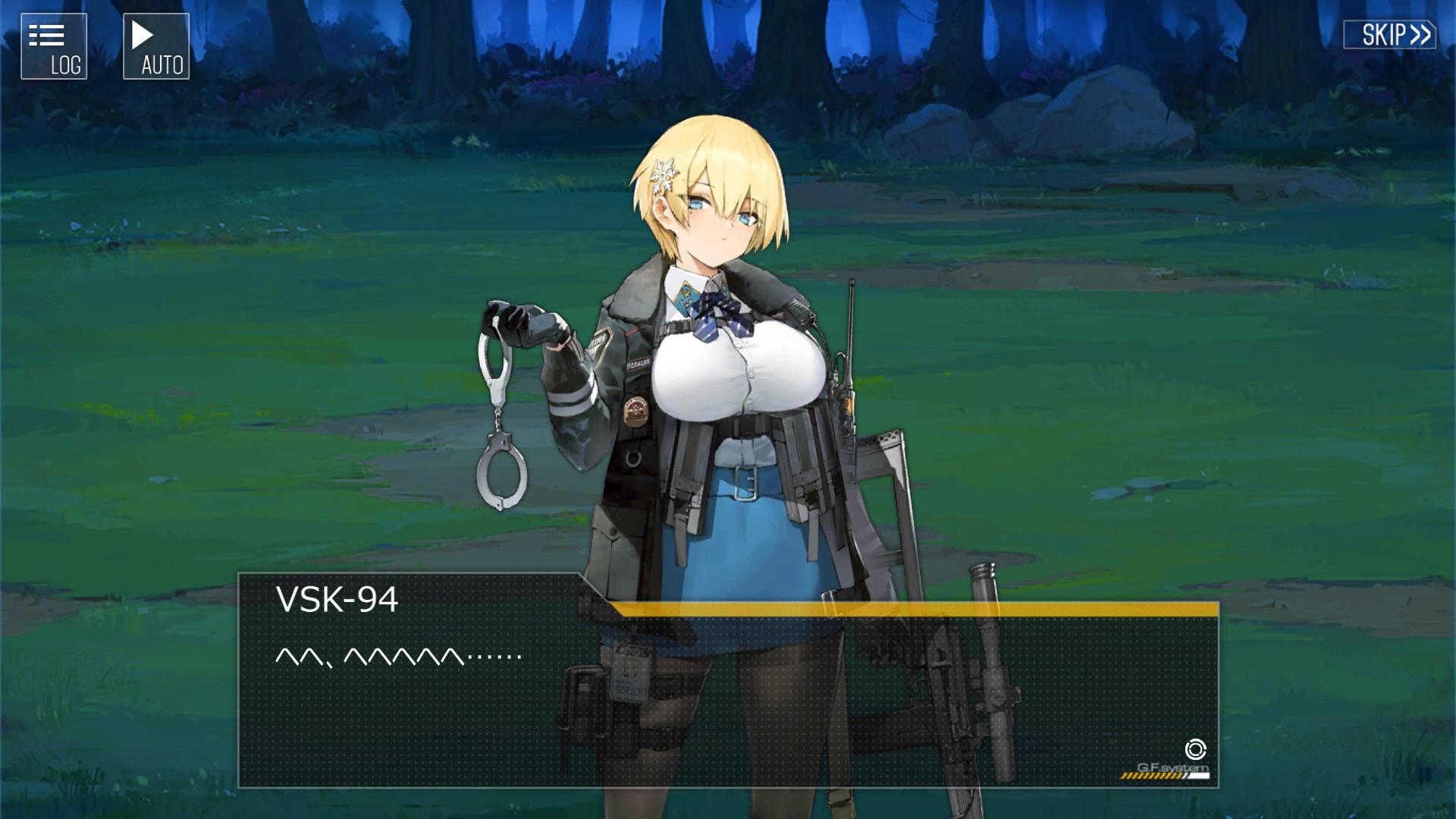Image resolution: width=1456 pixels, height=819 pixels.
Task: Open the dialogue LOG
Action: [x=54, y=46]
